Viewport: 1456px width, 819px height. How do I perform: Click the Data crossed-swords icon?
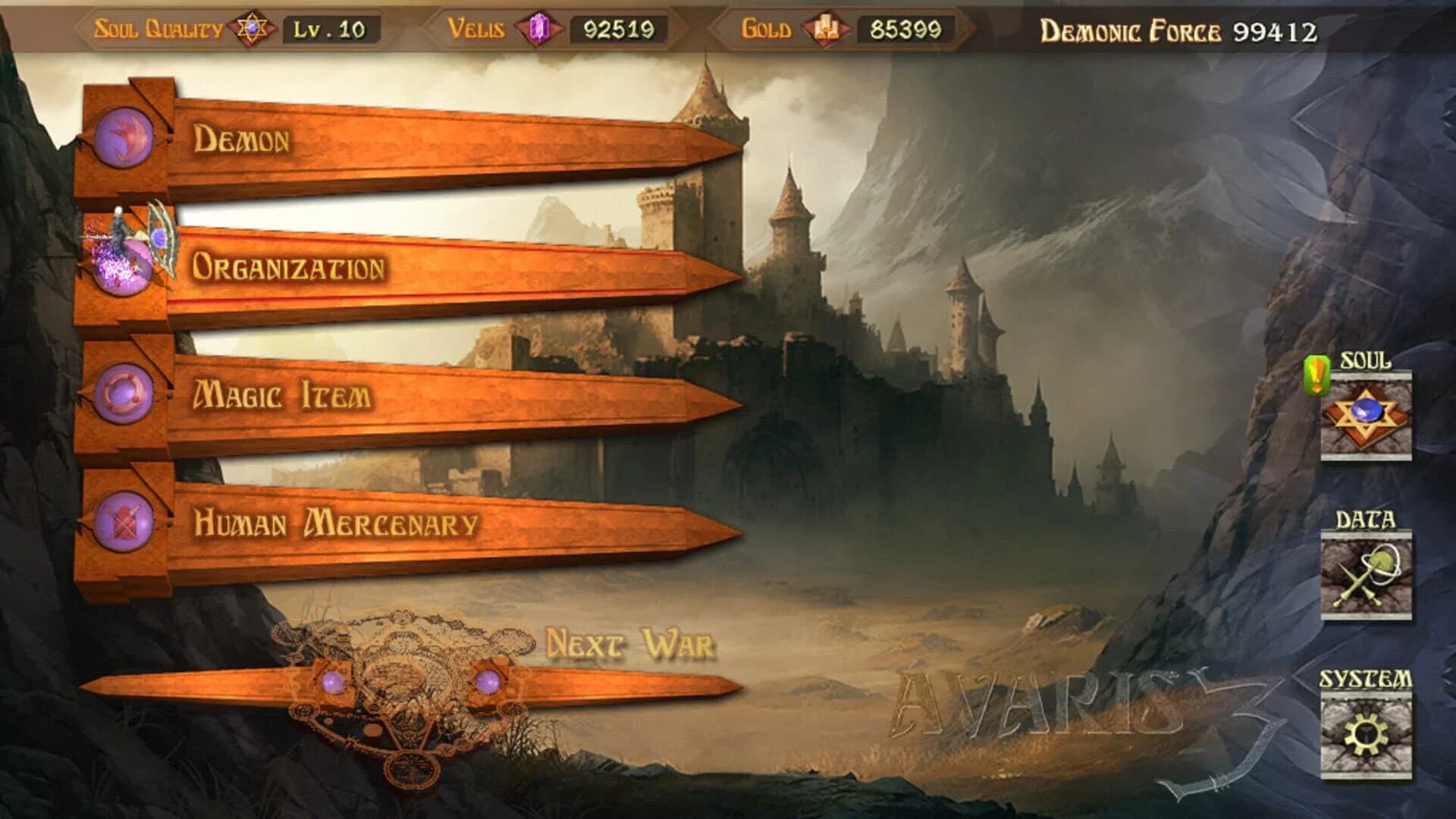(x=1365, y=576)
